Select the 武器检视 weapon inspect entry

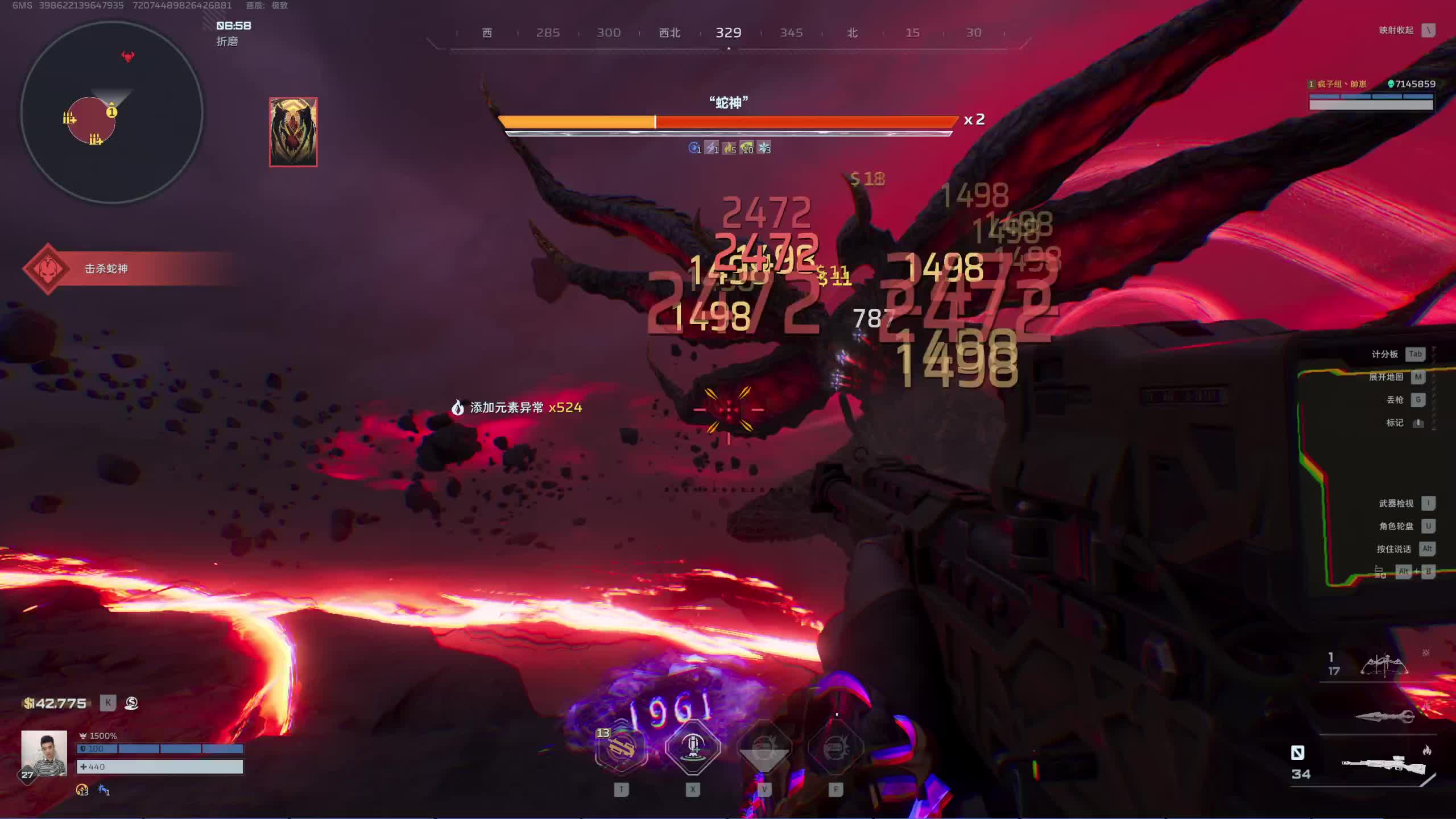pos(1396,503)
